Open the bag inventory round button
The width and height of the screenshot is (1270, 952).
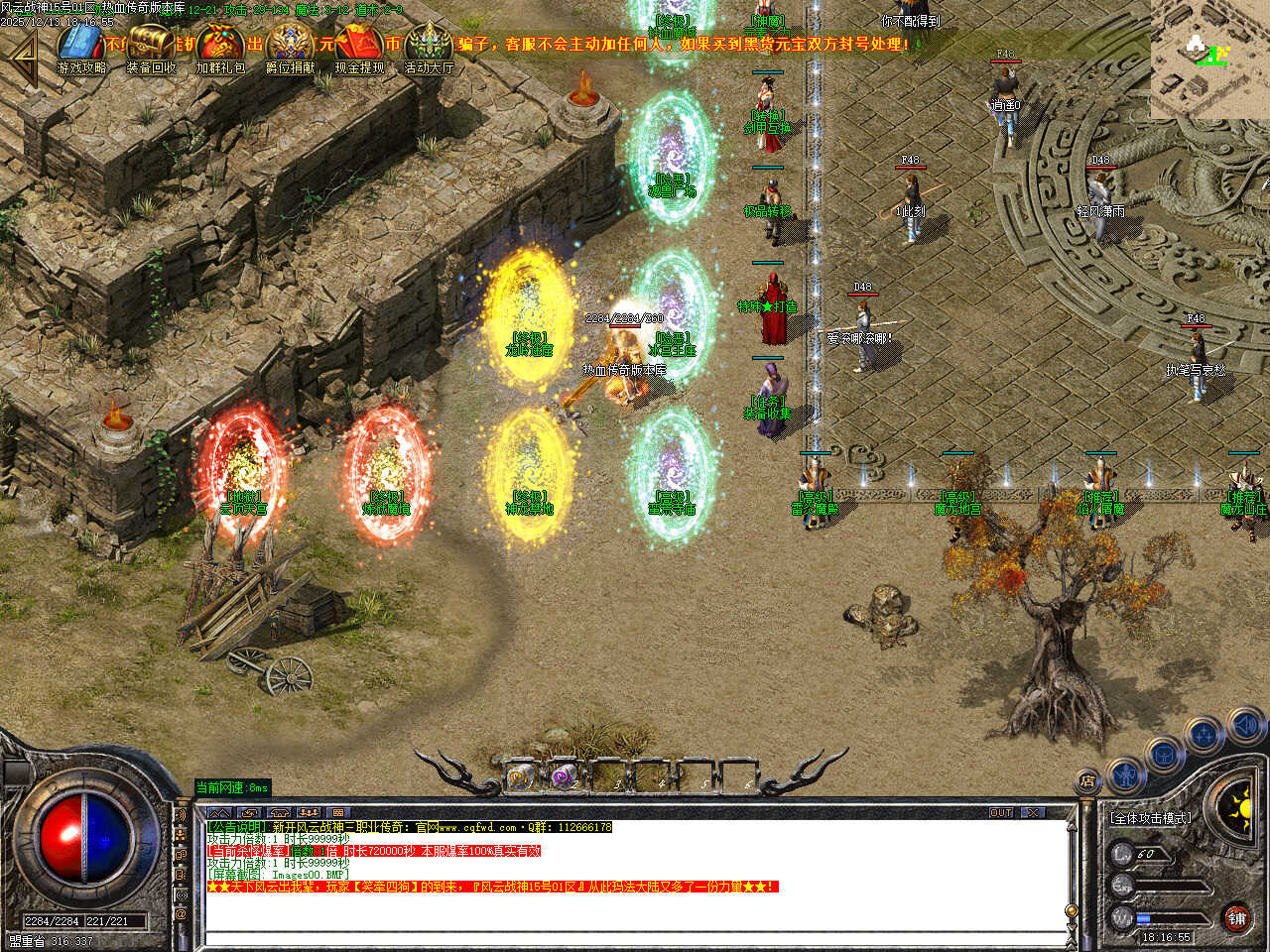click(x=1164, y=754)
